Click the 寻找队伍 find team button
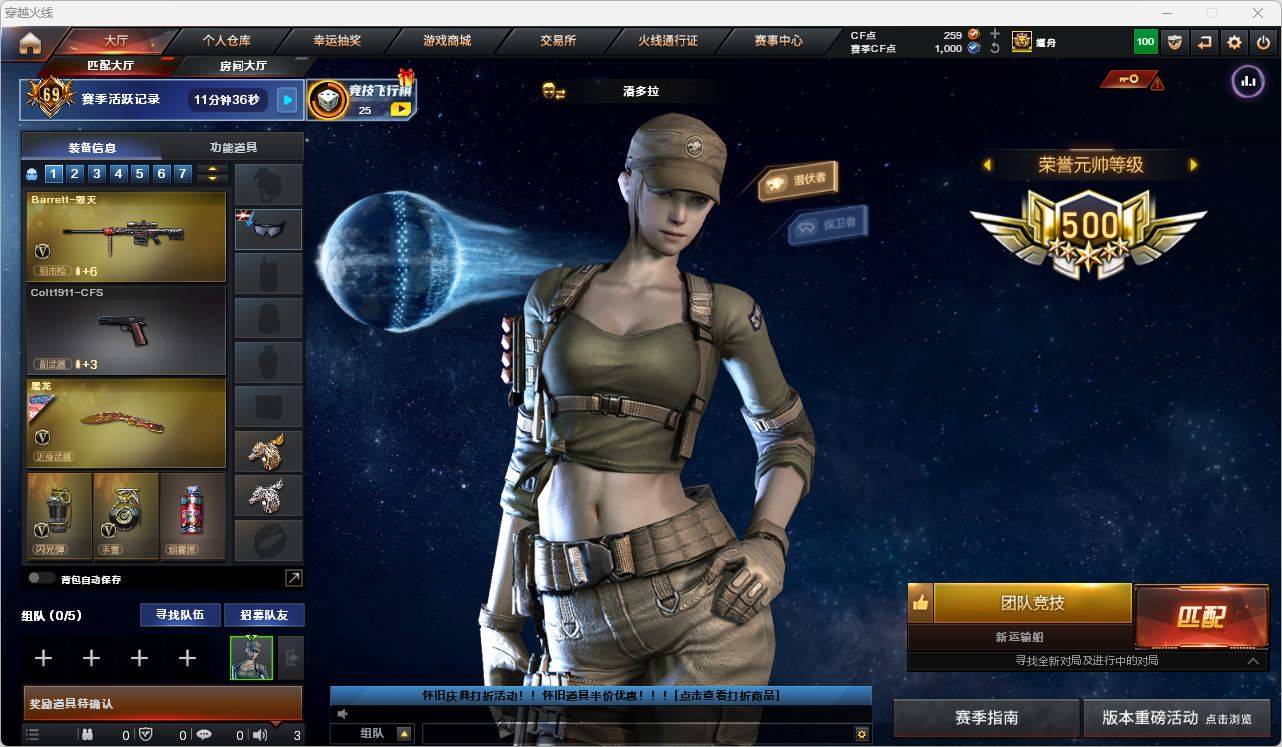 (x=180, y=615)
